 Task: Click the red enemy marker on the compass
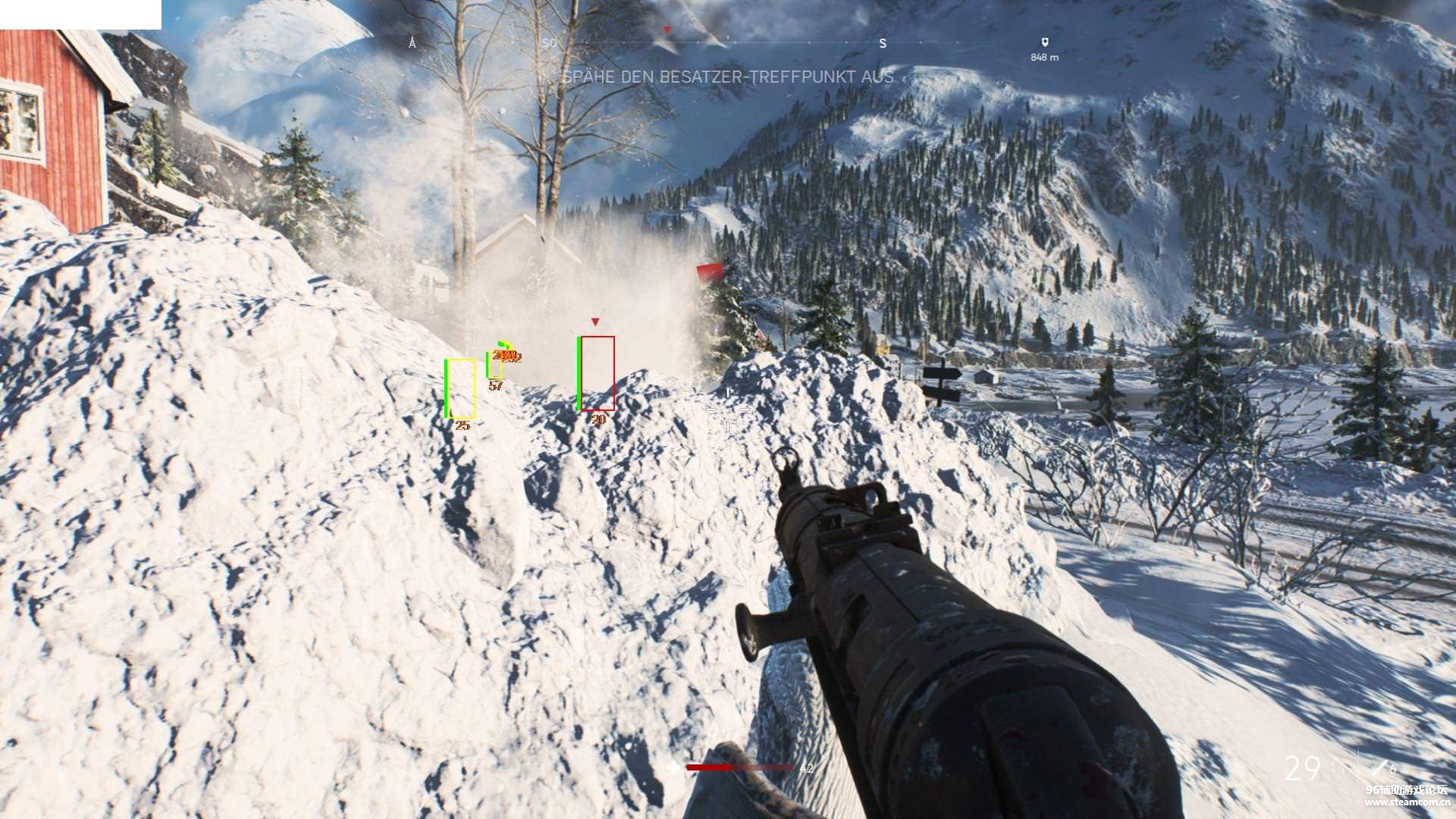click(667, 30)
